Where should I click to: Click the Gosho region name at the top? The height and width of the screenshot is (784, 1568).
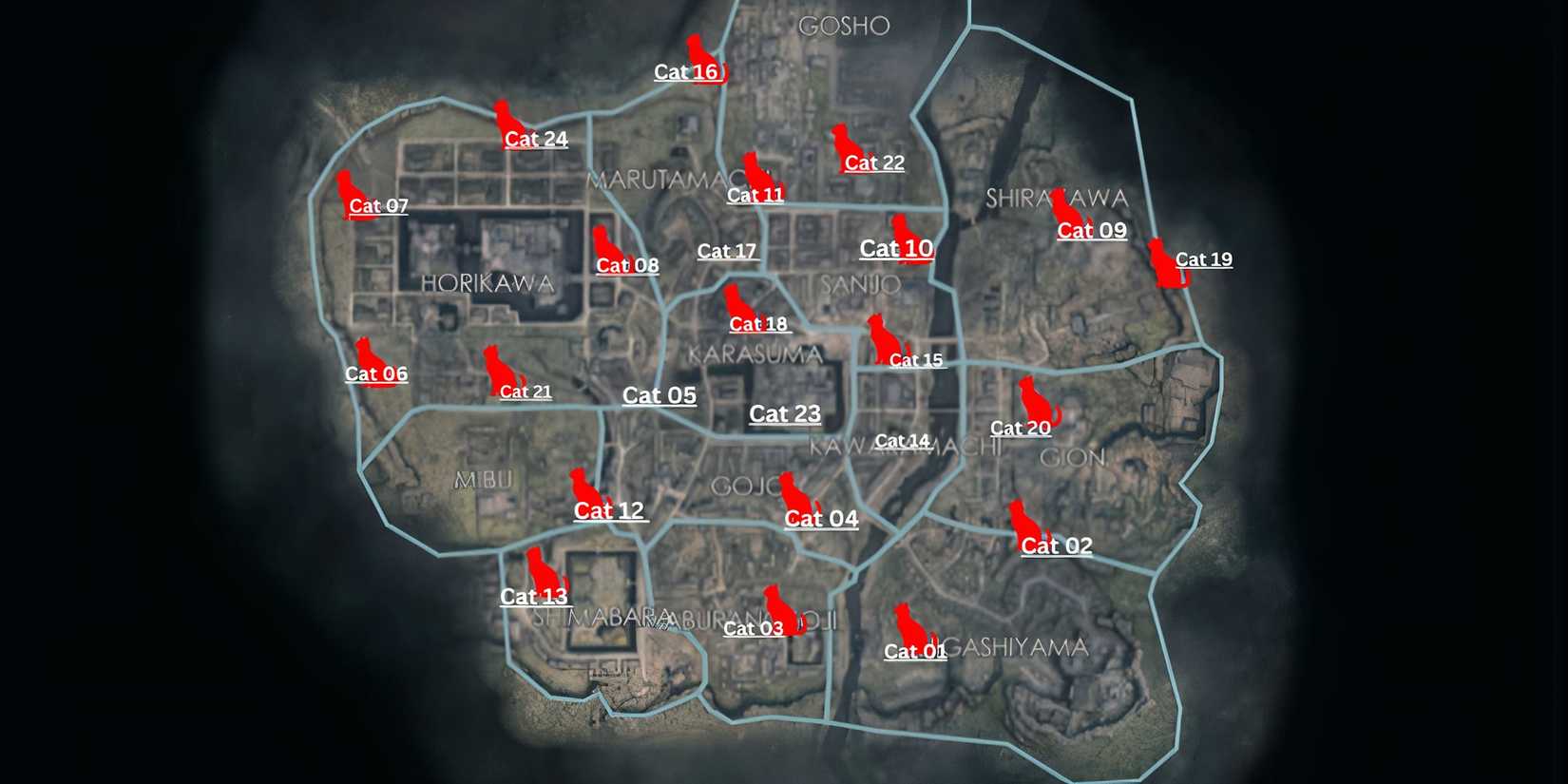point(844,27)
